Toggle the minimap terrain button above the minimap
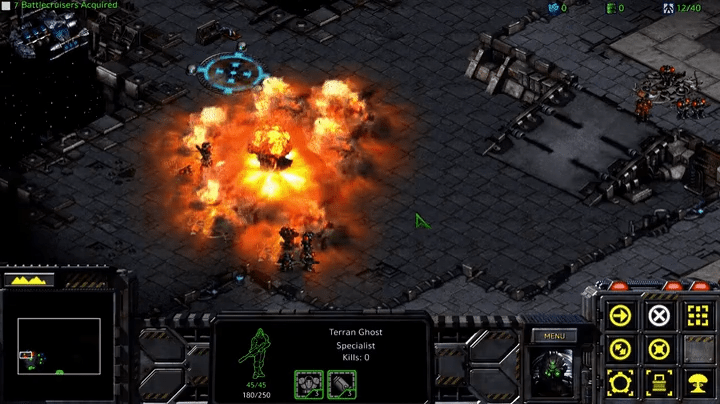 tap(30, 281)
